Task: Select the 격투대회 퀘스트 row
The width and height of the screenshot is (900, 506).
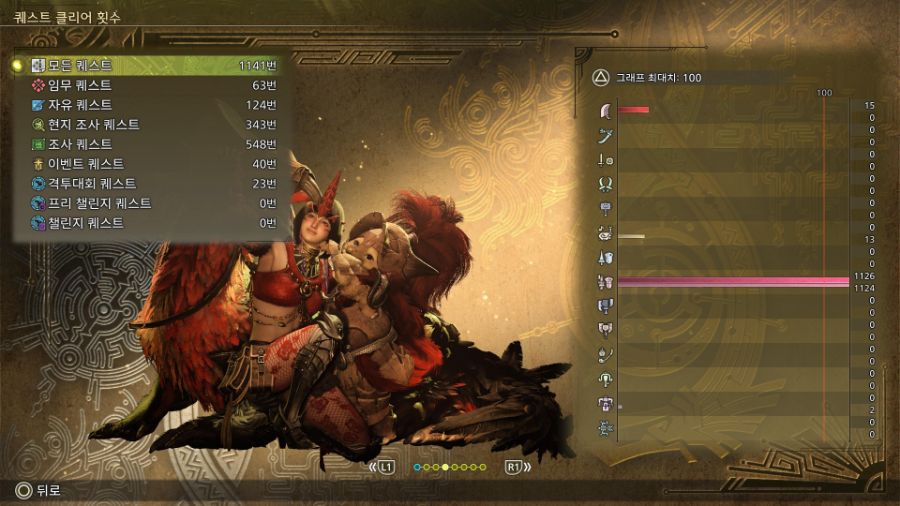Action: tap(150, 184)
